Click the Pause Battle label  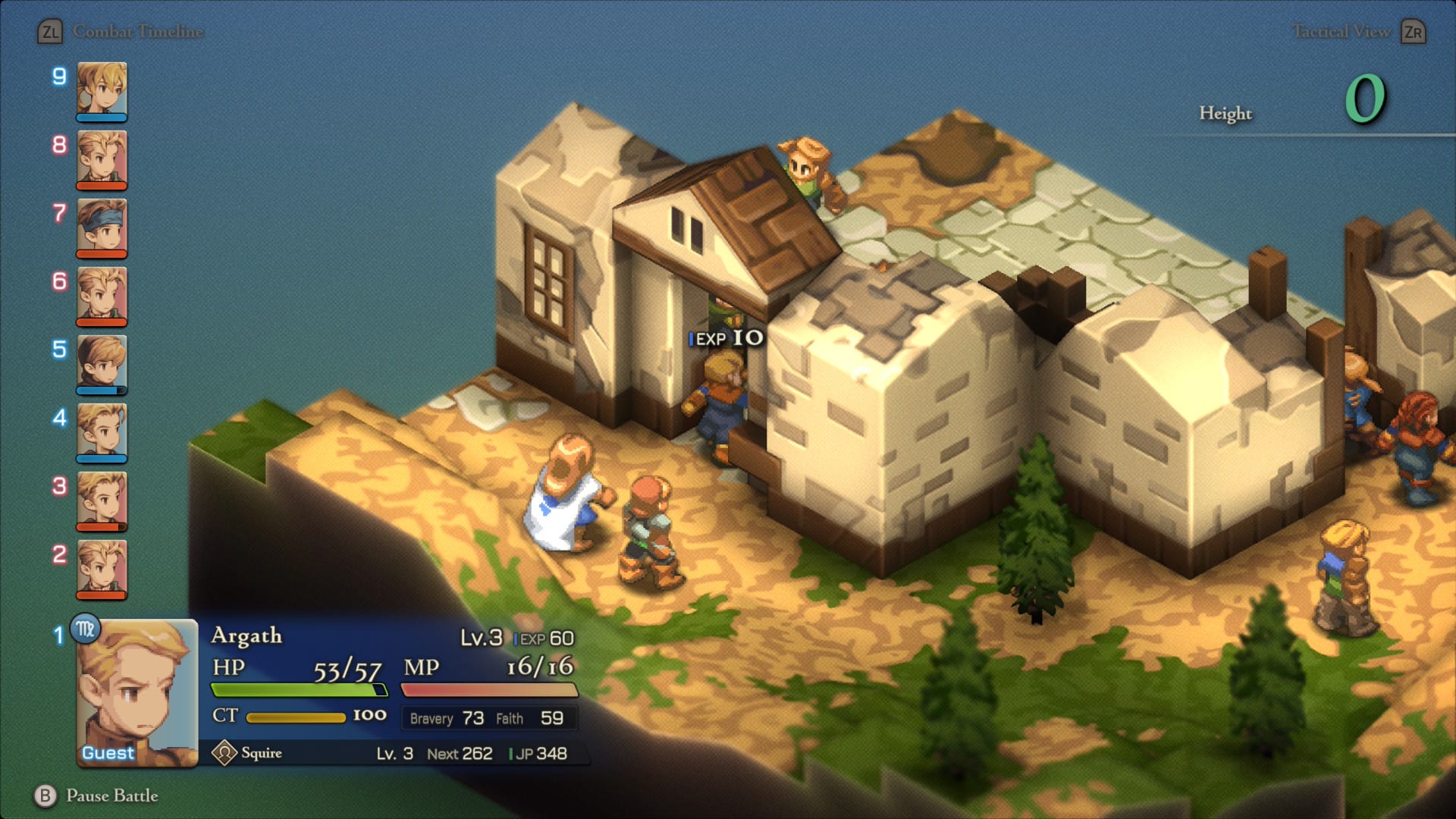[x=111, y=795]
